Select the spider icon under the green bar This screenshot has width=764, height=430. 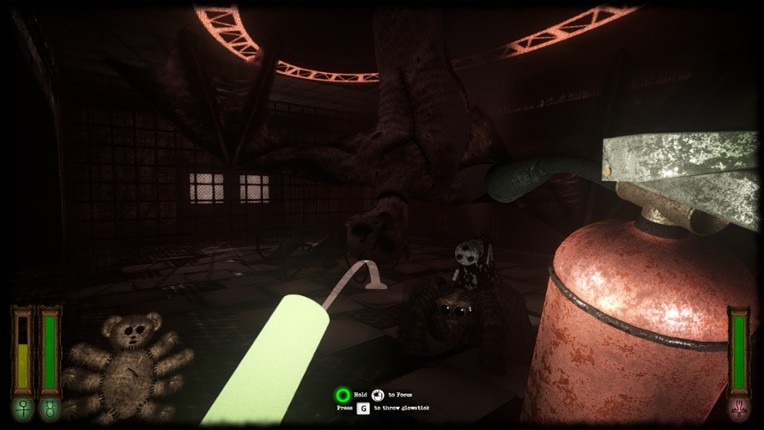coord(49,408)
